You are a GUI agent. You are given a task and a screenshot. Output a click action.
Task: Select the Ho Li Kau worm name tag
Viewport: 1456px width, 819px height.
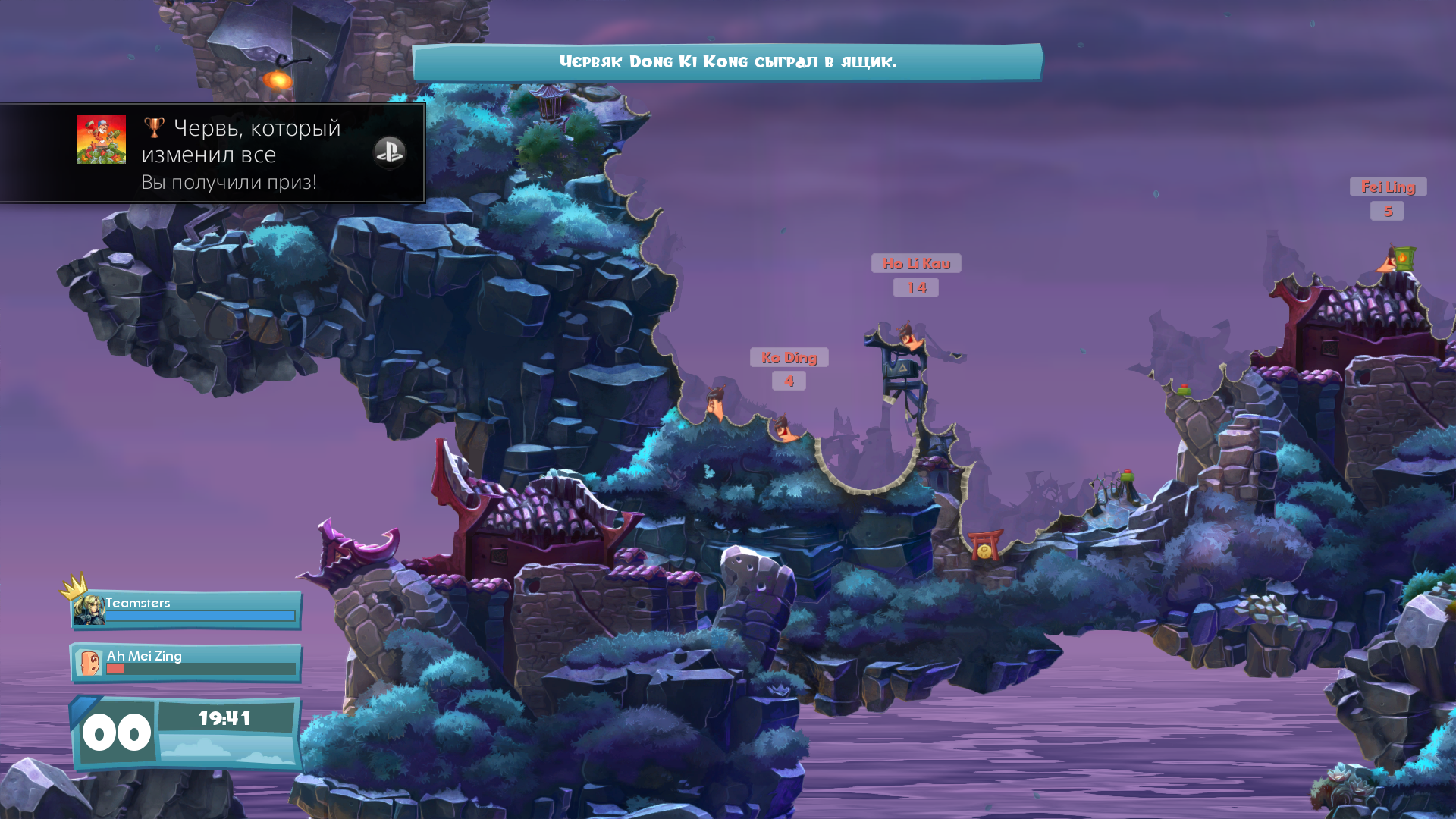coord(916,263)
